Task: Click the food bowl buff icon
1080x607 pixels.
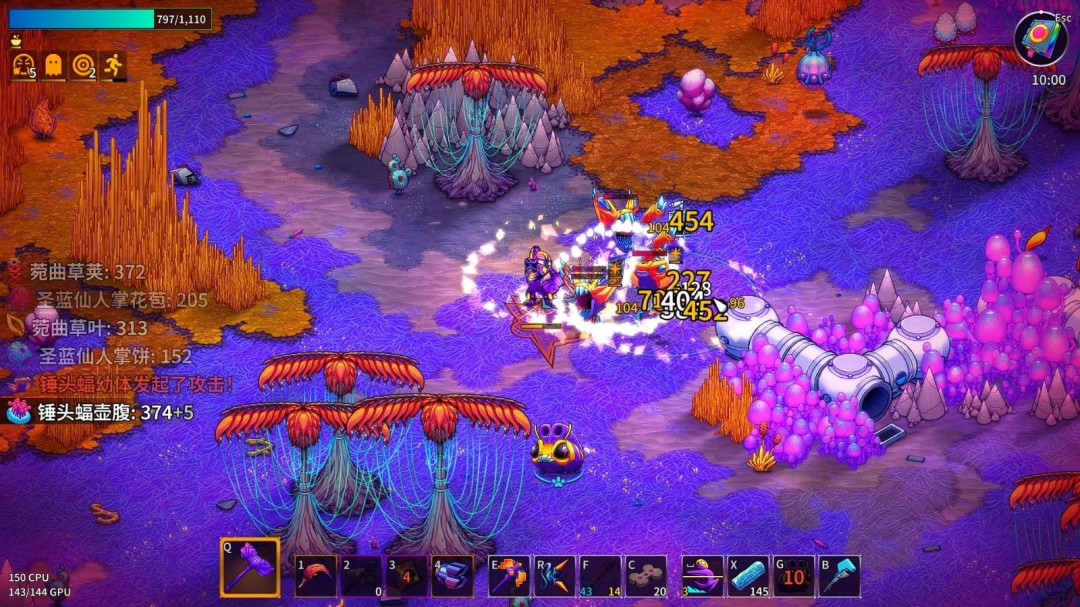Action: (16, 42)
